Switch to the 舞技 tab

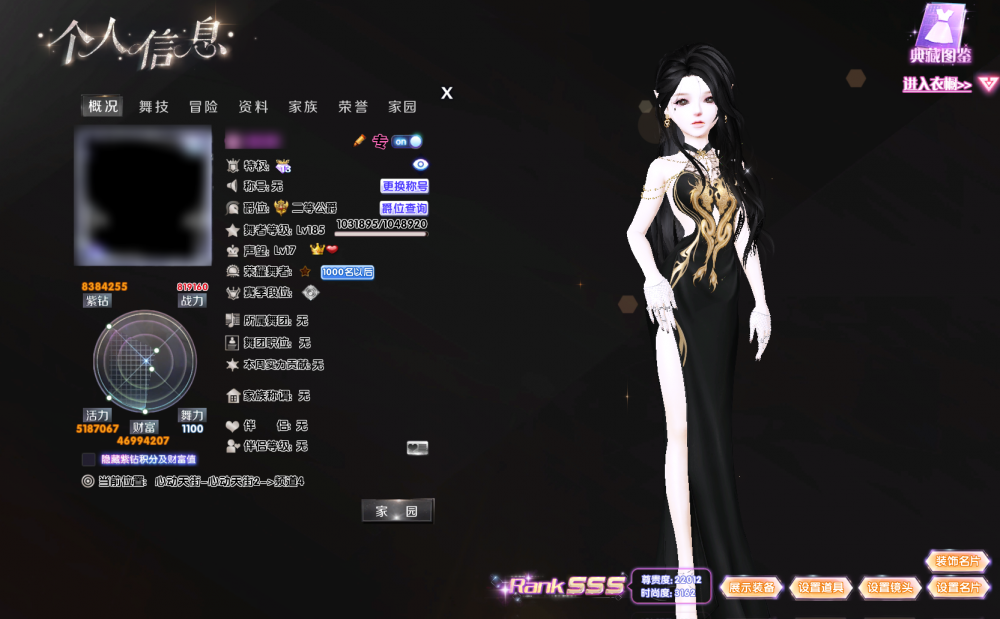153,107
